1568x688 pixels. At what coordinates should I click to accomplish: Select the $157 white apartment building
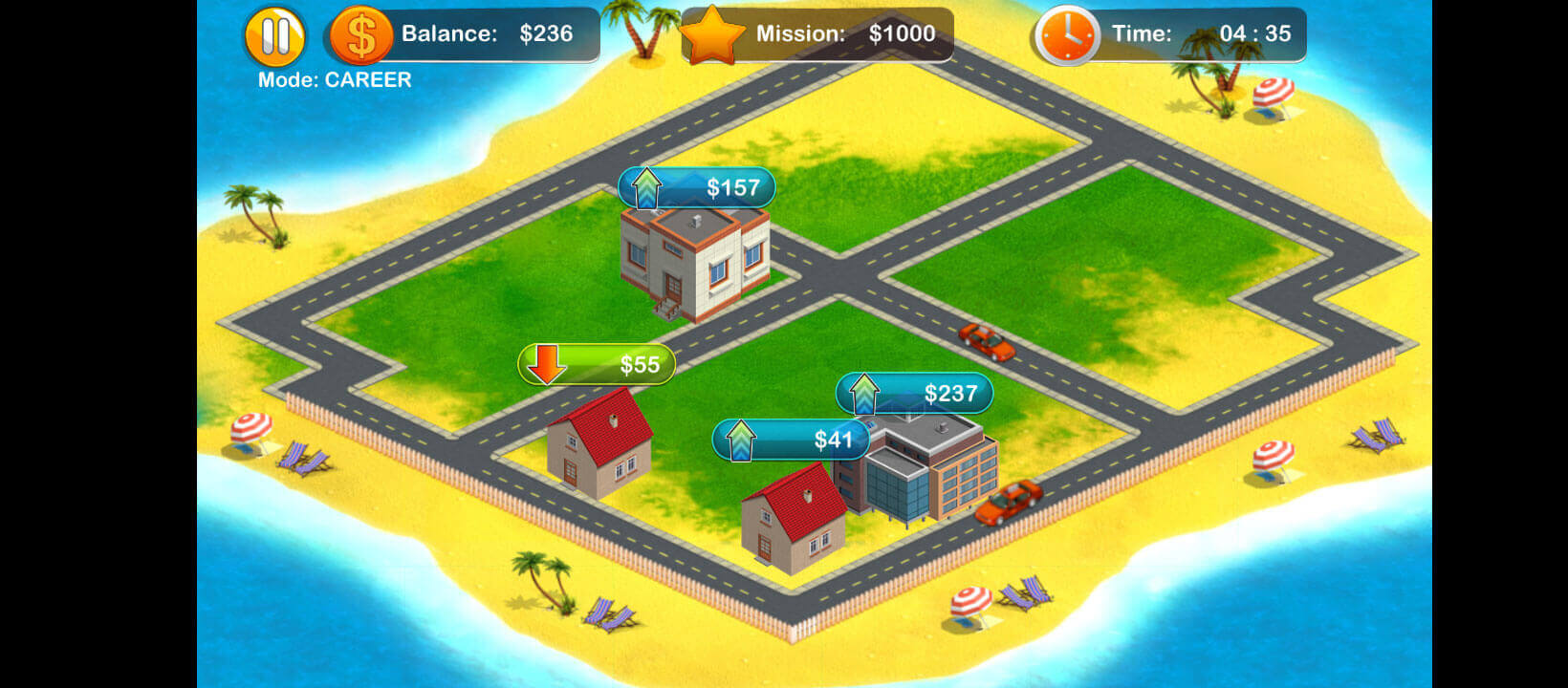pyautogui.click(x=693, y=268)
